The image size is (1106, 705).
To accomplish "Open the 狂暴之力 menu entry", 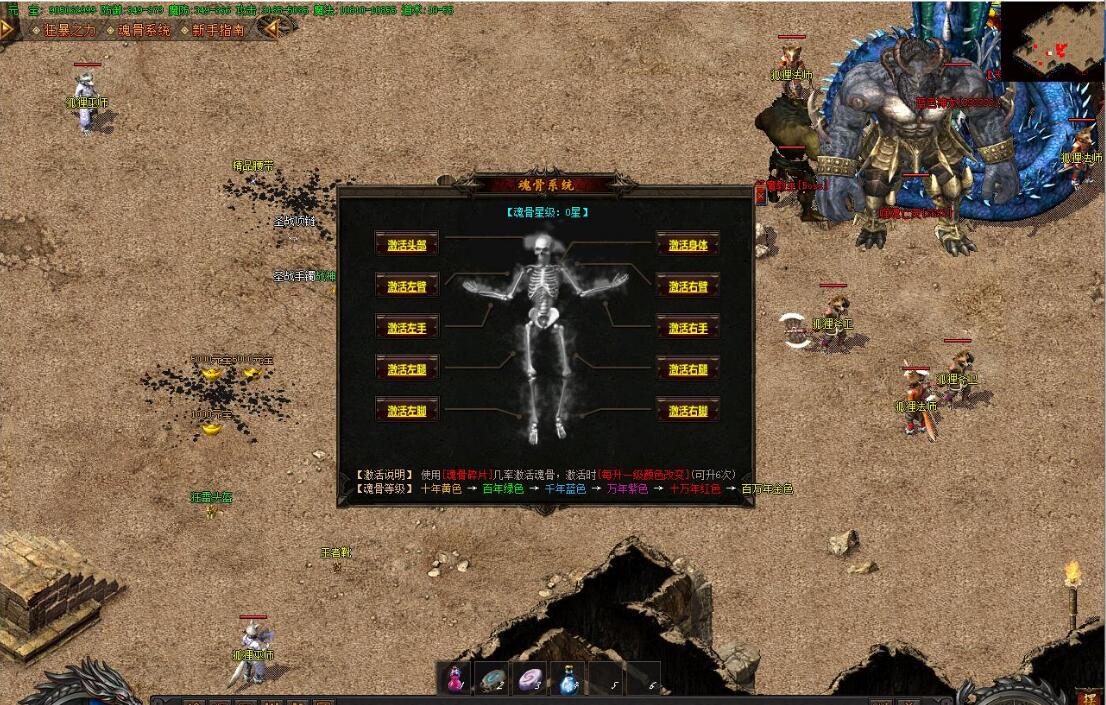I will point(68,30).
